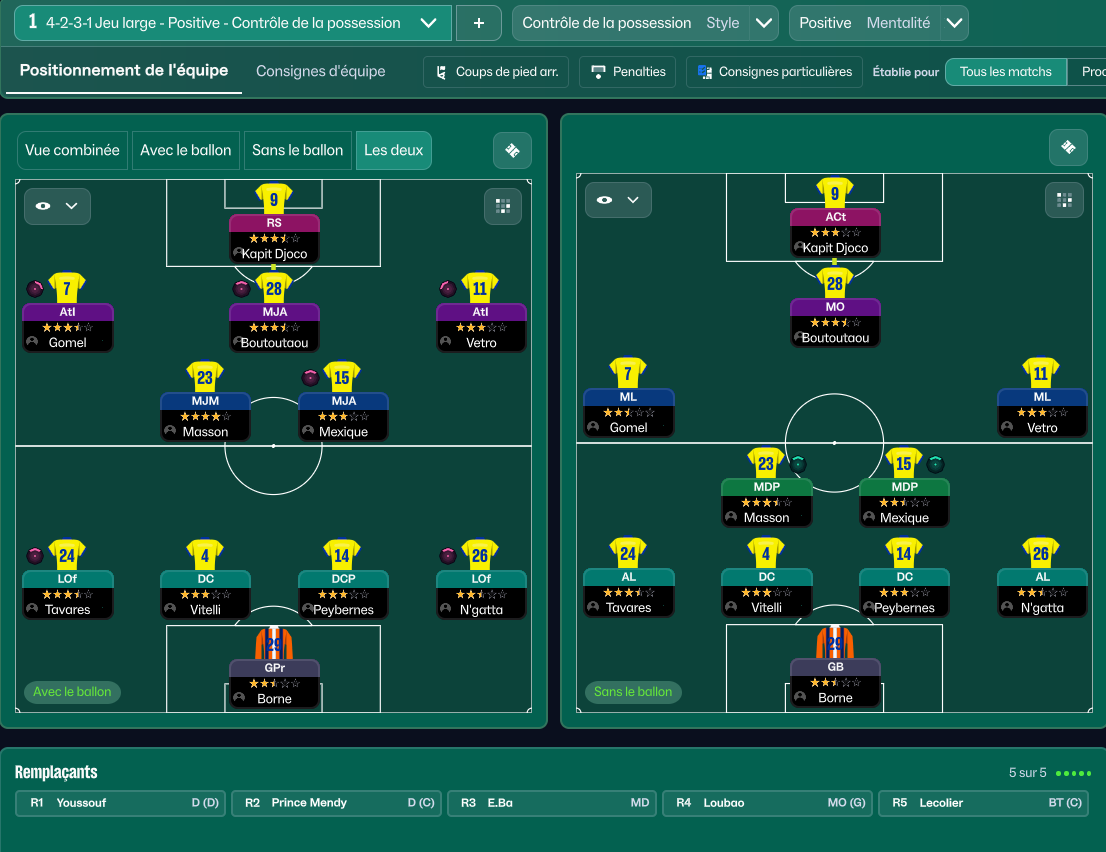
Task: Add a new tactic with plus button
Action: pos(479,23)
